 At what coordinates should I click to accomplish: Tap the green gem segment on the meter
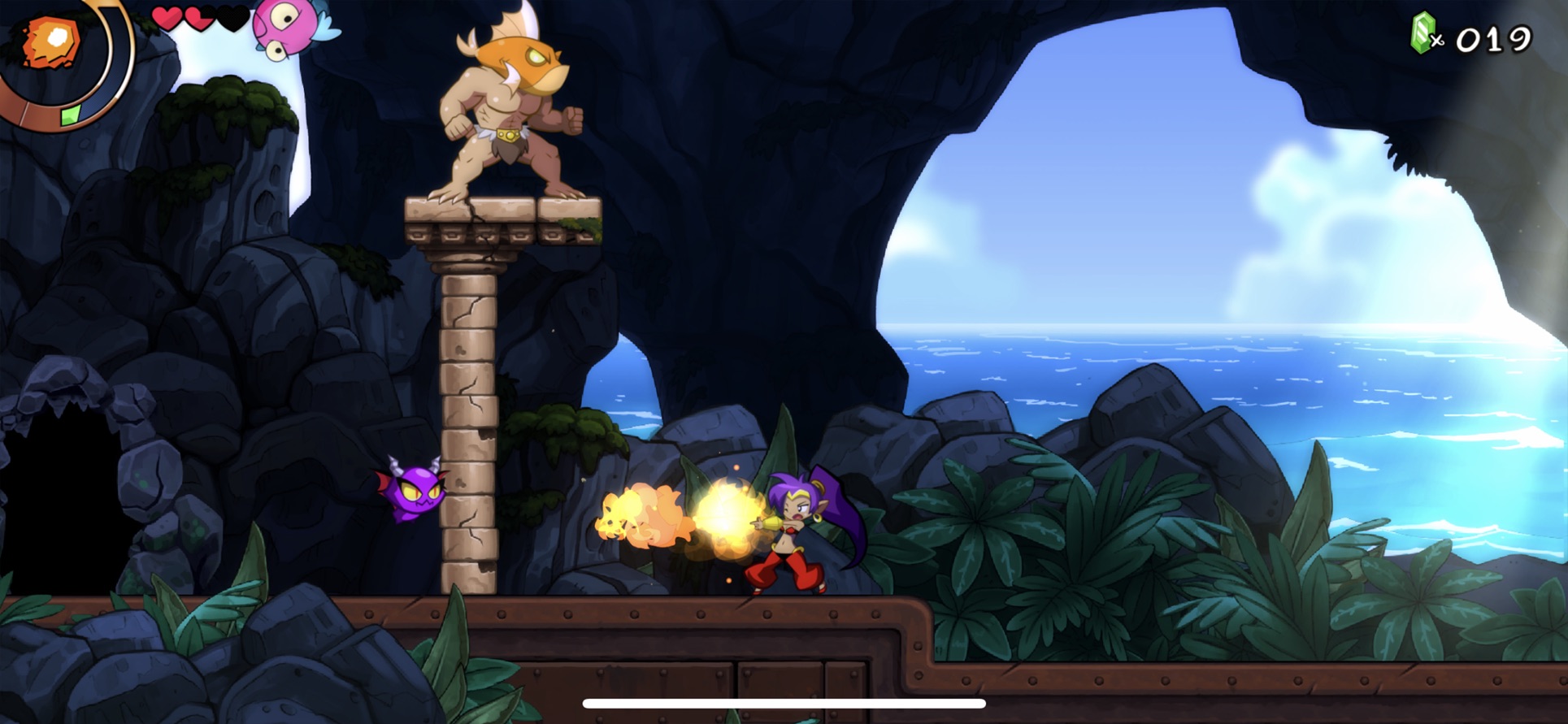(x=69, y=115)
